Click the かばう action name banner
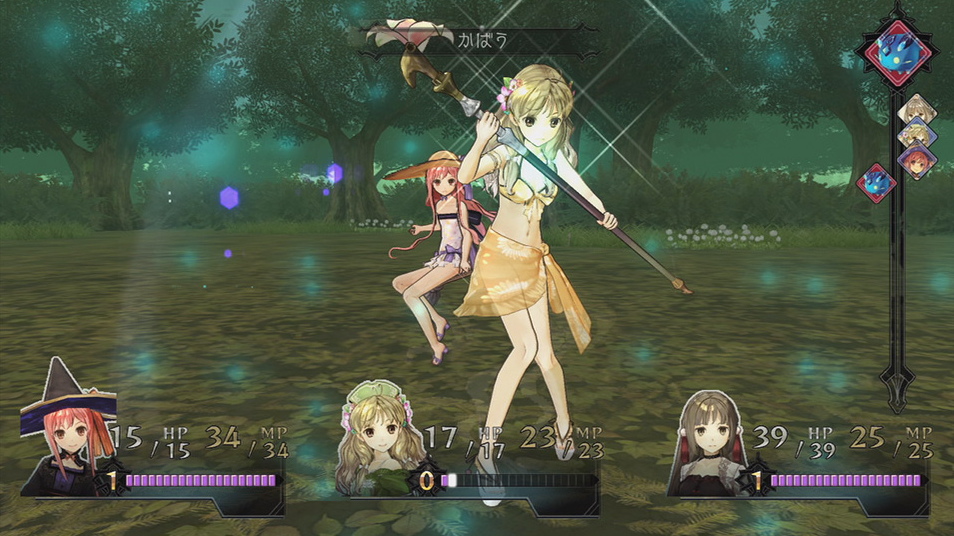 click(481, 42)
